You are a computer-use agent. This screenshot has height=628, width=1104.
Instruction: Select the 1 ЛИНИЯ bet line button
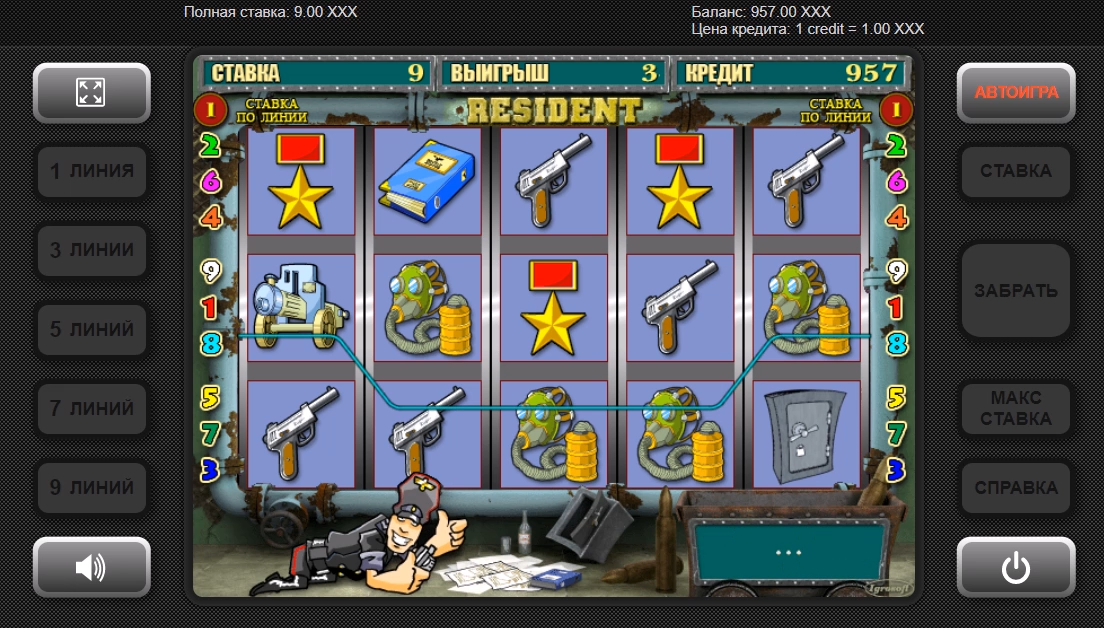pos(91,171)
